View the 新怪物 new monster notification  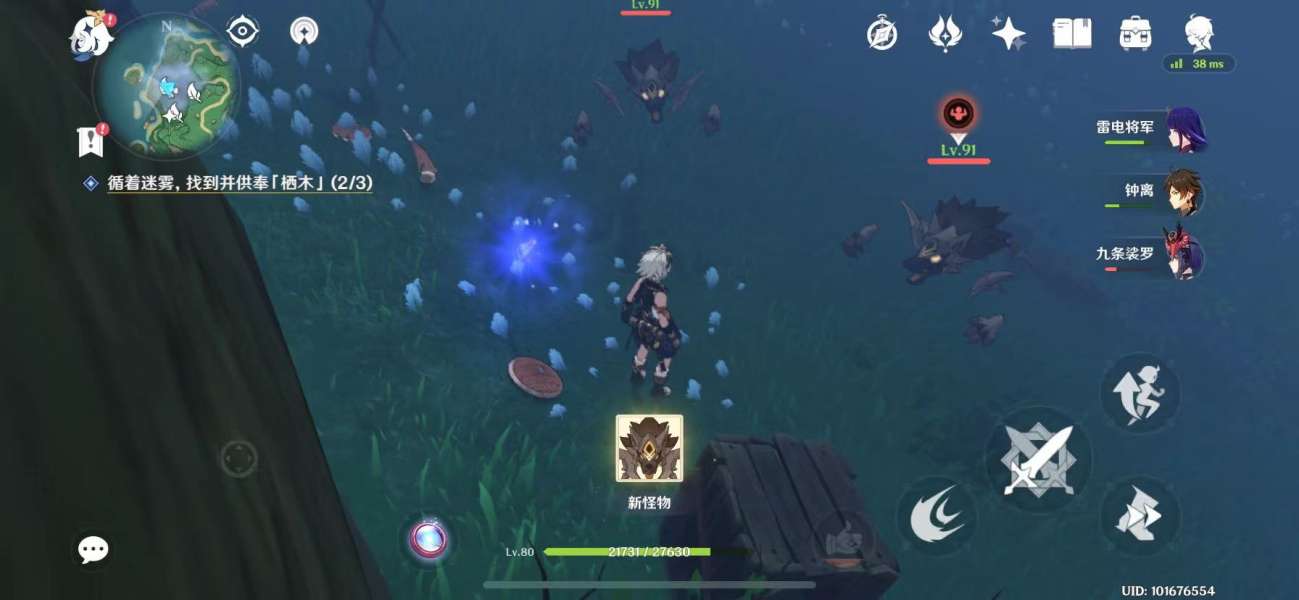[x=649, y=450]
